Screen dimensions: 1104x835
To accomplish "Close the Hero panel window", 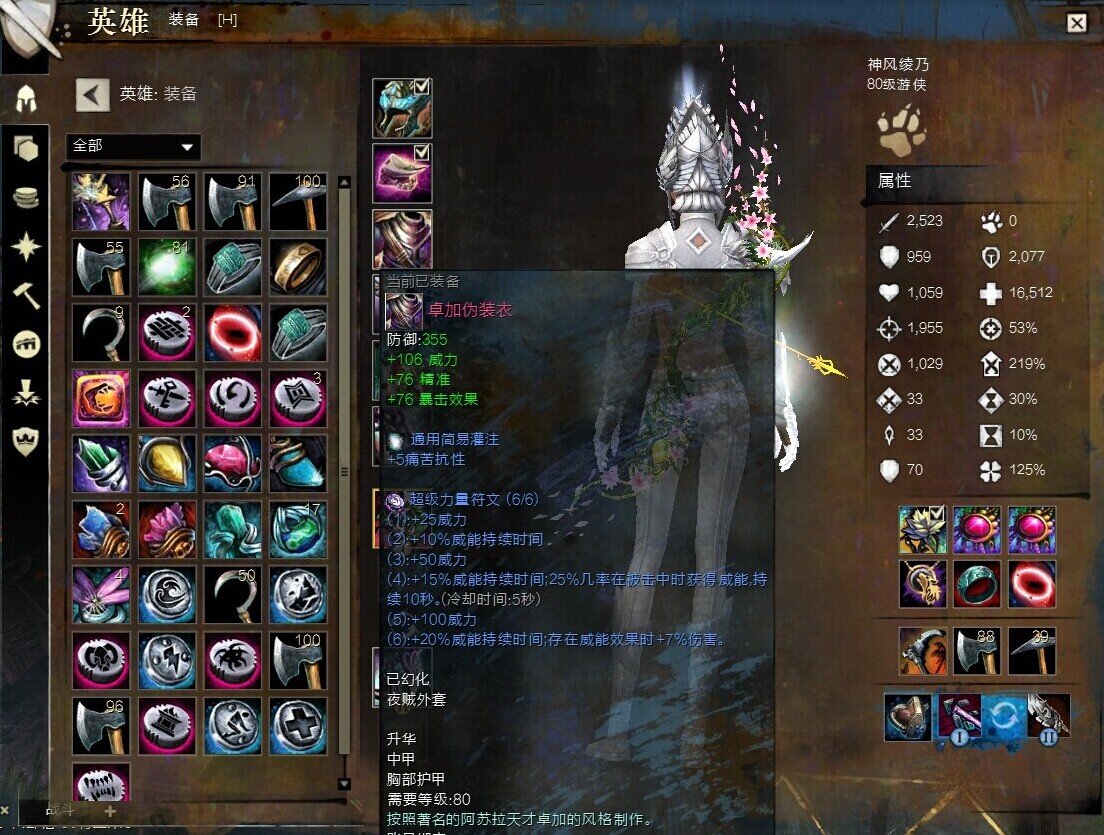I will (x=1076, y=23).
